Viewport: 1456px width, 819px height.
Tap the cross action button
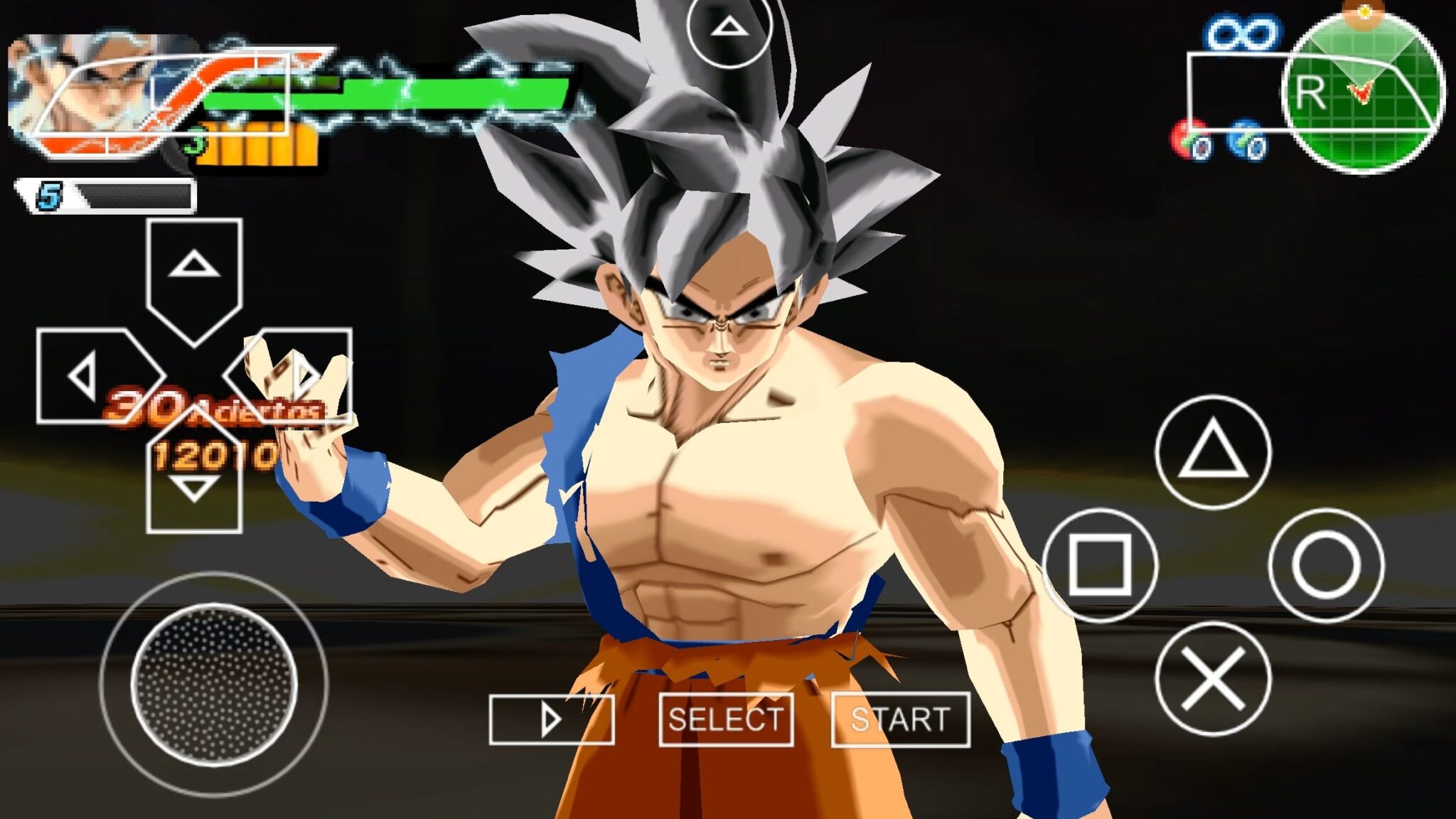click(1213, 678)
